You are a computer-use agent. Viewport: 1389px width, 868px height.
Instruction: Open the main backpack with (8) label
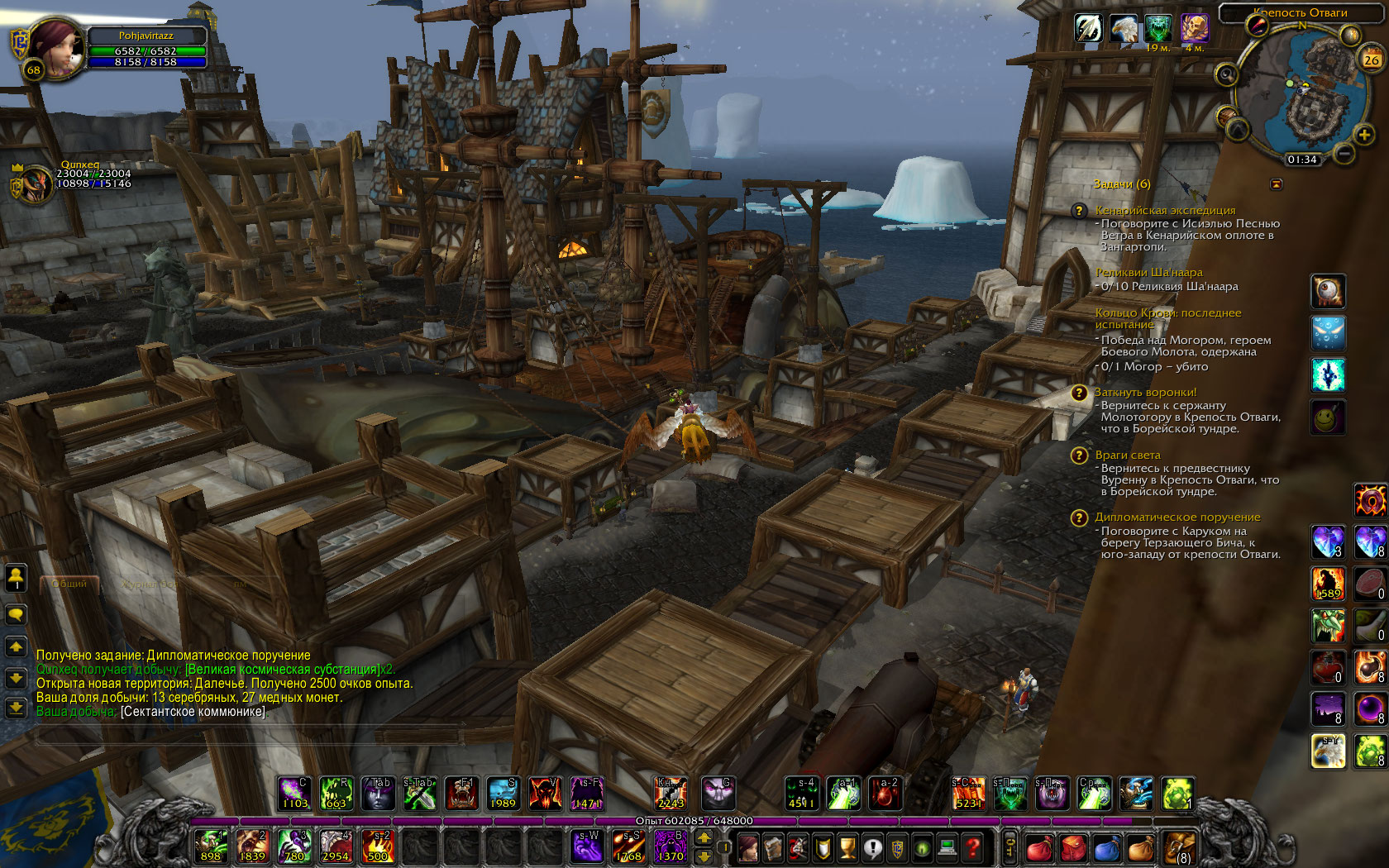[x=1180, y=847]
